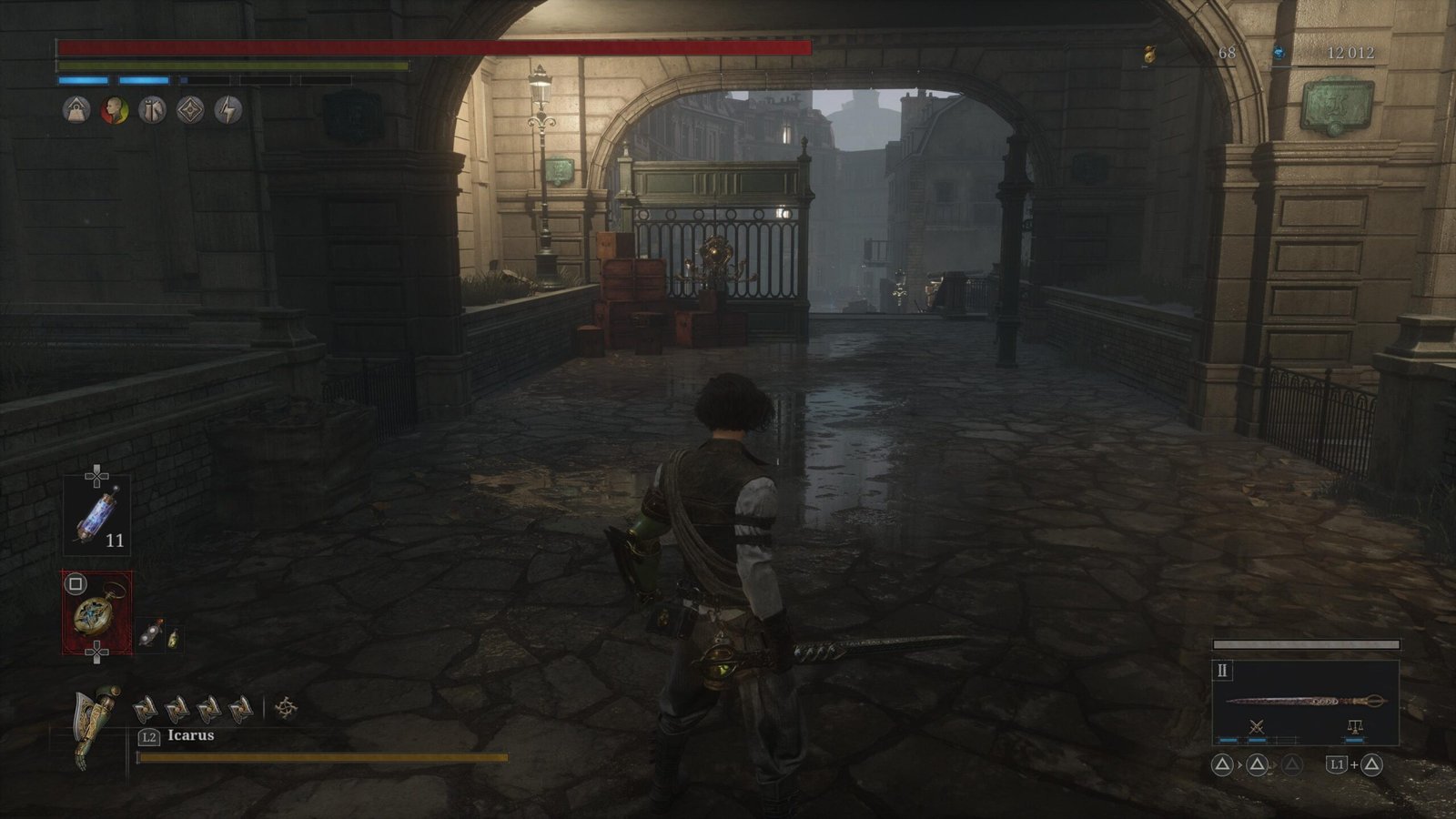The width and height of the screenshot is (1456, 819).
Task: Click the lightning bolt buff icon
Action: [x=228, y=110]
